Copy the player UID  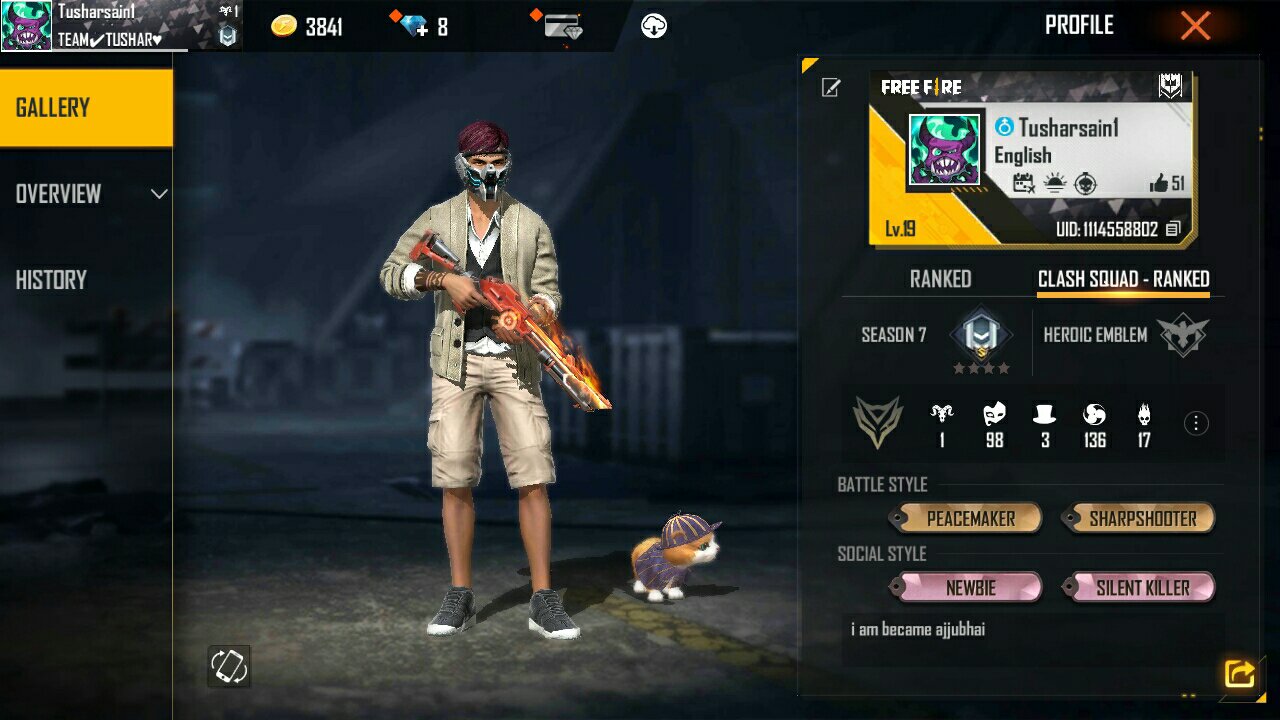(1174, 230)
